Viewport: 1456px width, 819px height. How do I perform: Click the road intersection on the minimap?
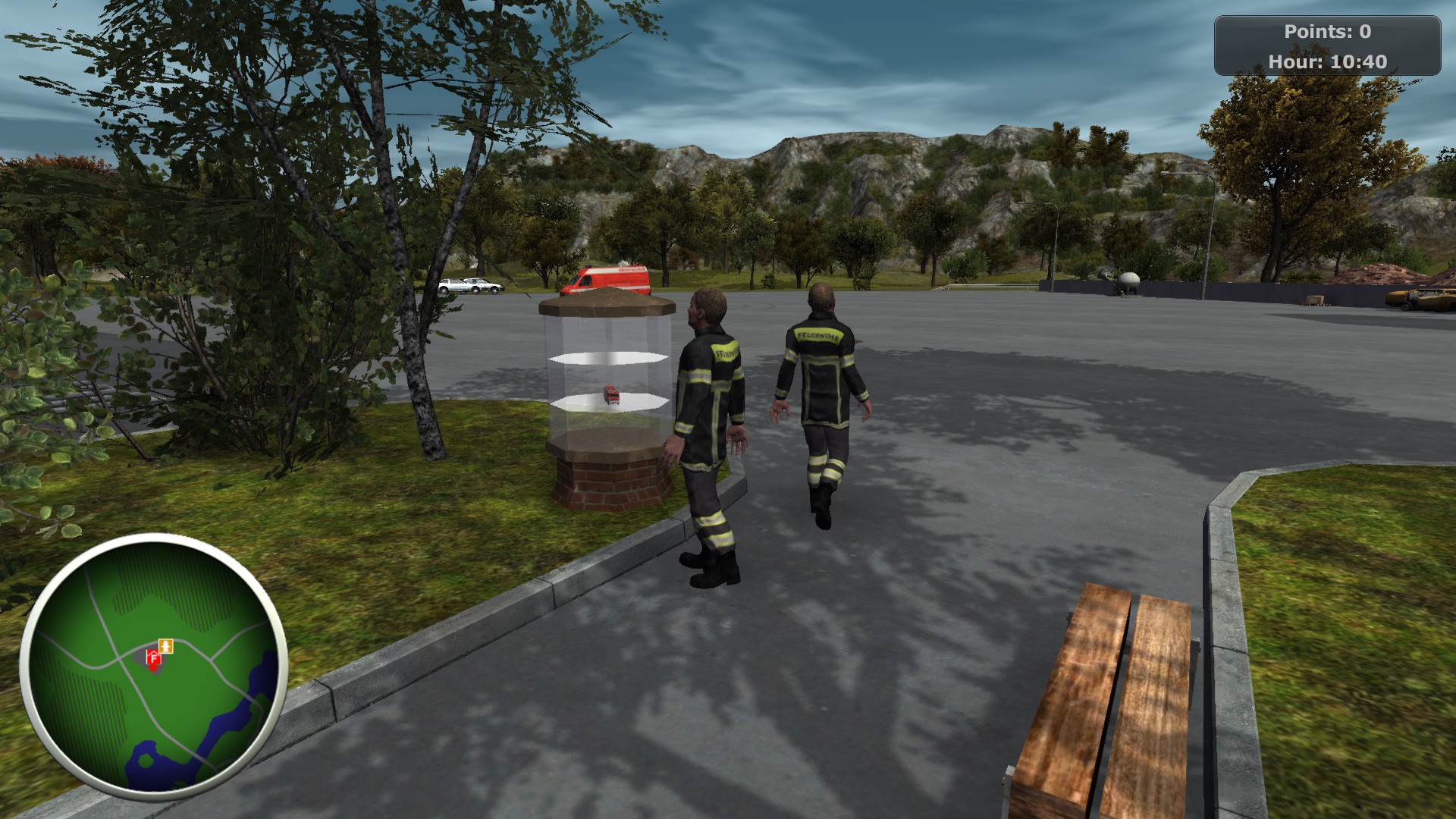118,661
